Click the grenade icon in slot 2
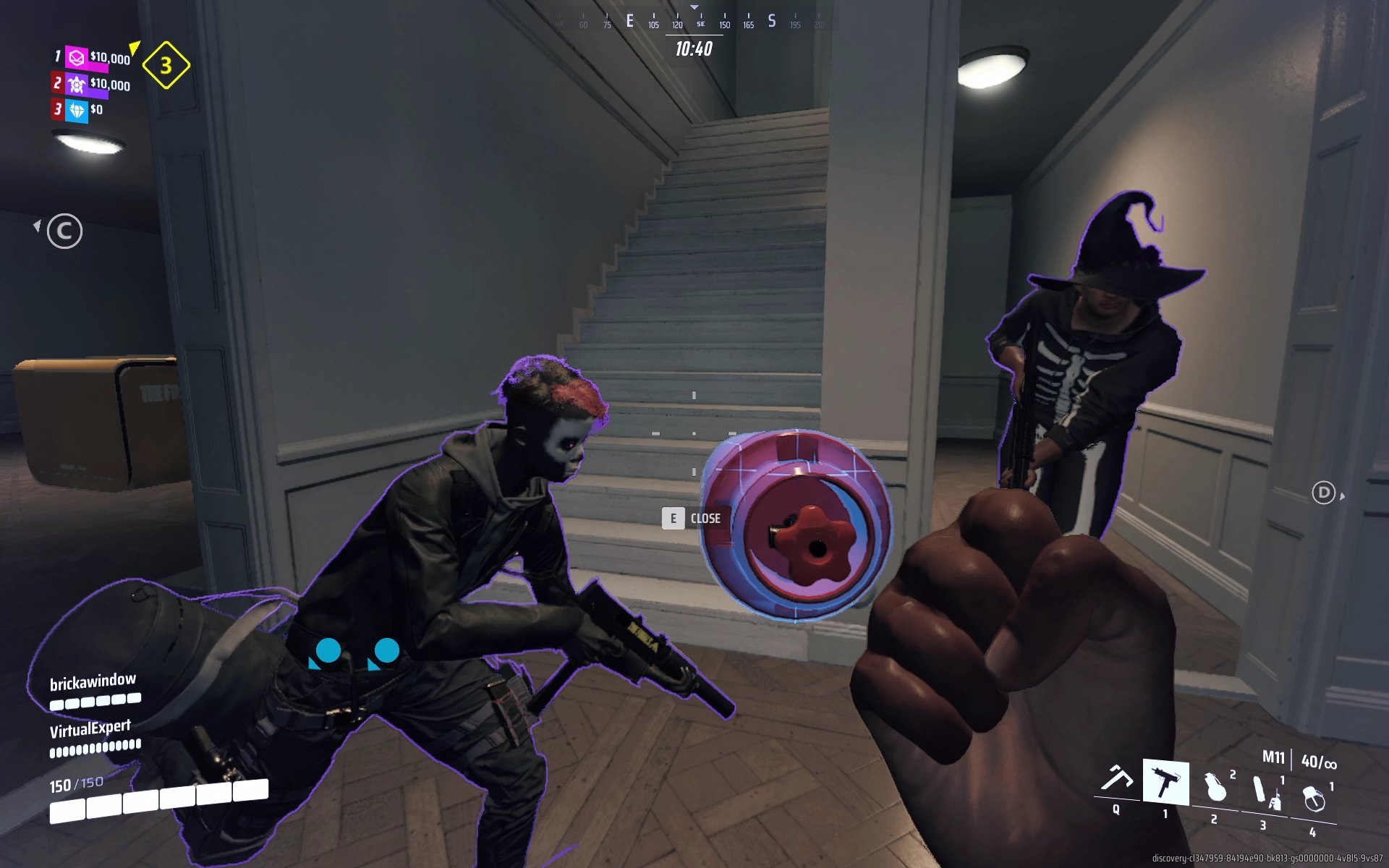The height and width of the screenshot is (868, 1389). point(1218,788)
